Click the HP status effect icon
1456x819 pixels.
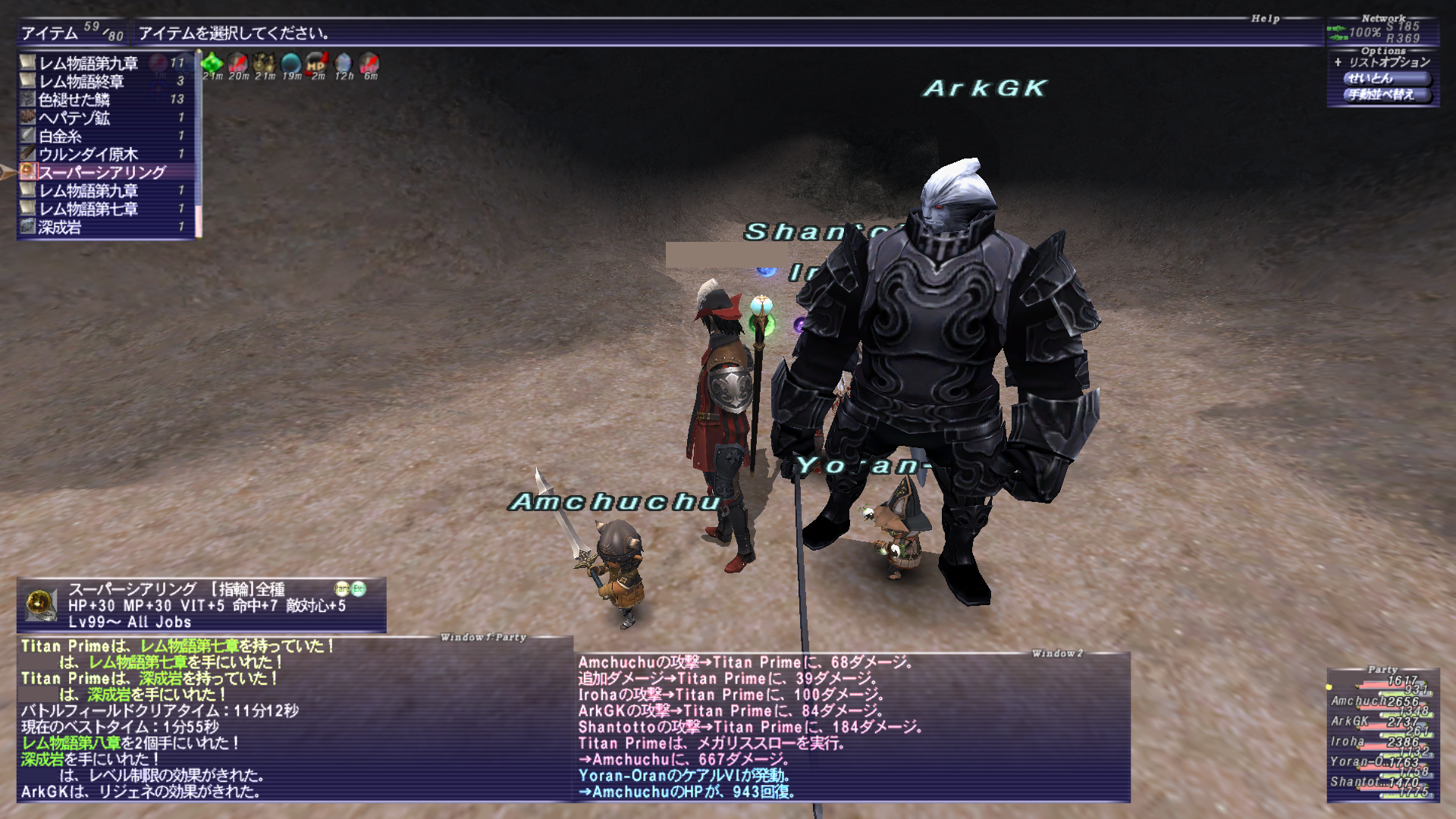point(317,63)
